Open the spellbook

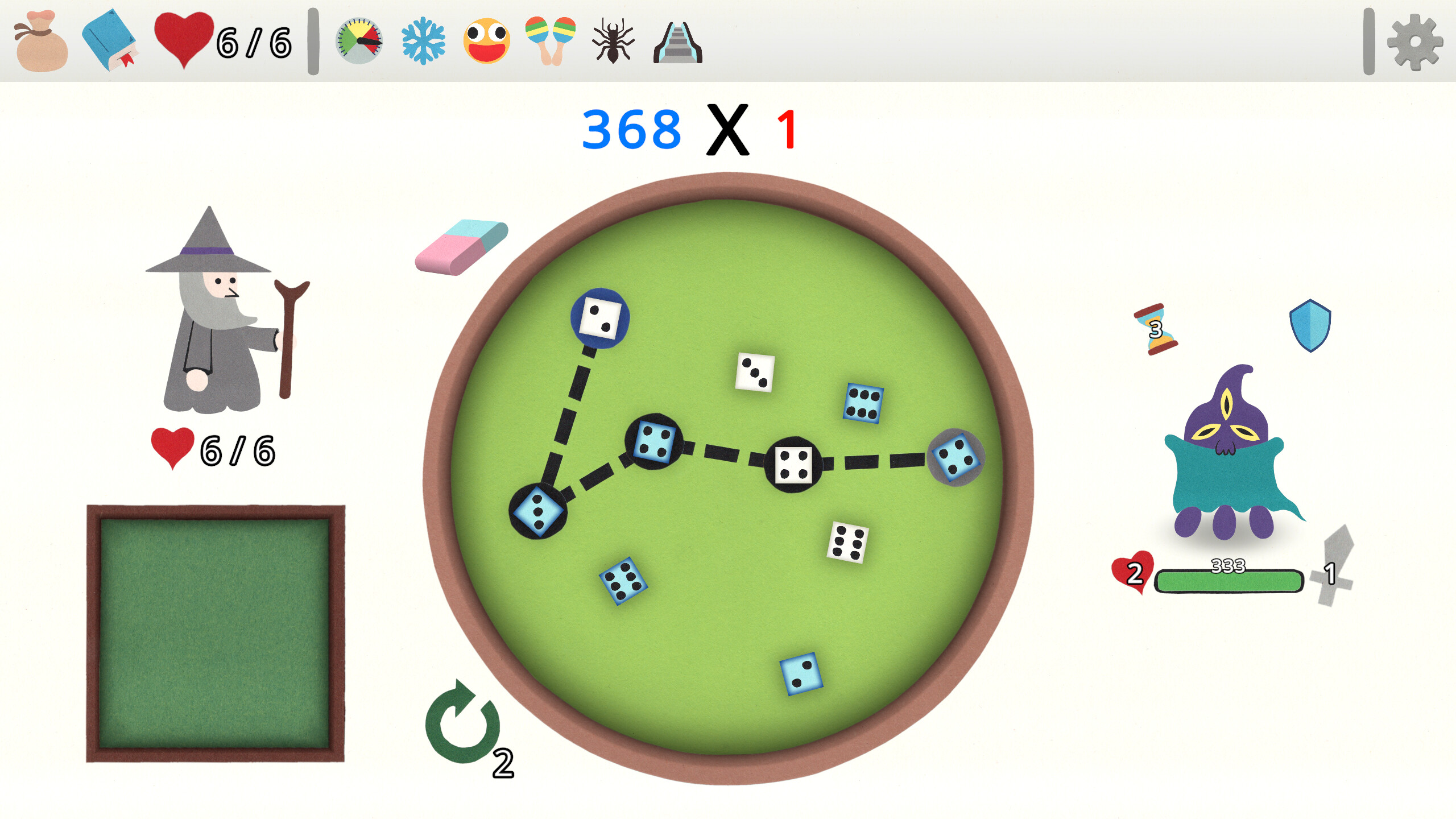[x=111, y=41]
